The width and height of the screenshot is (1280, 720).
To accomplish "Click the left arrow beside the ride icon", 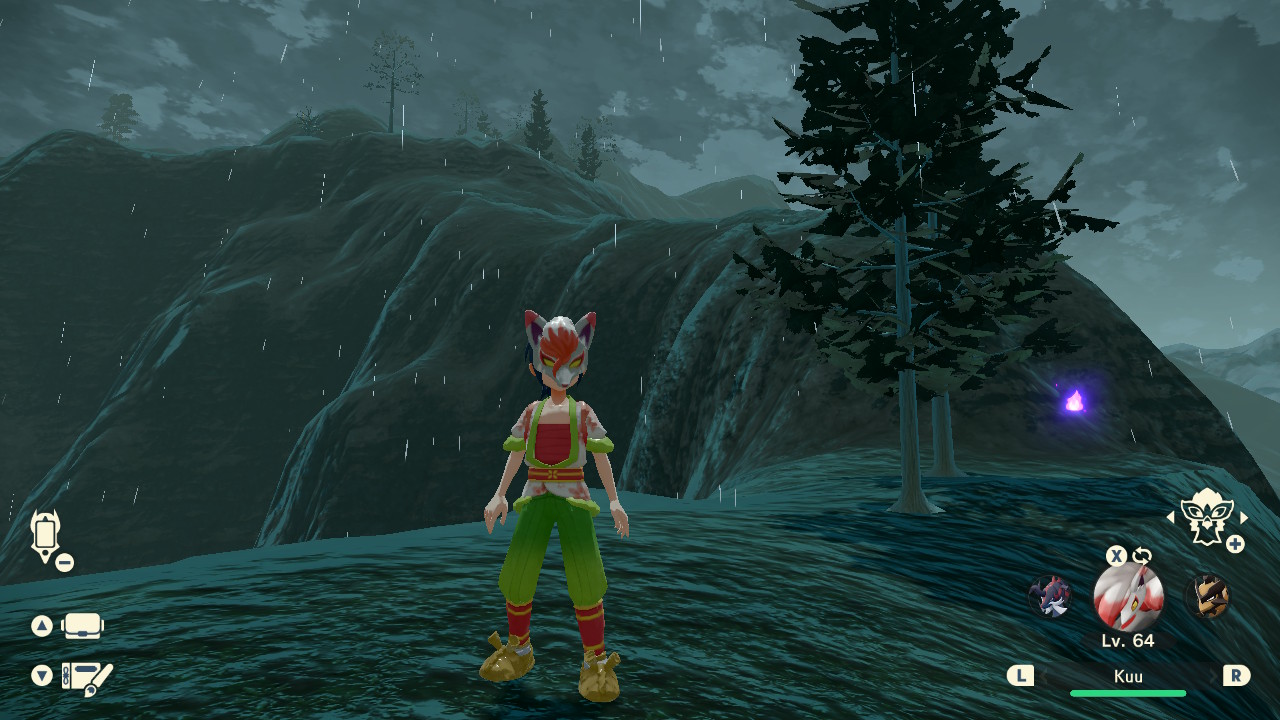I will tap(1171, 517).
